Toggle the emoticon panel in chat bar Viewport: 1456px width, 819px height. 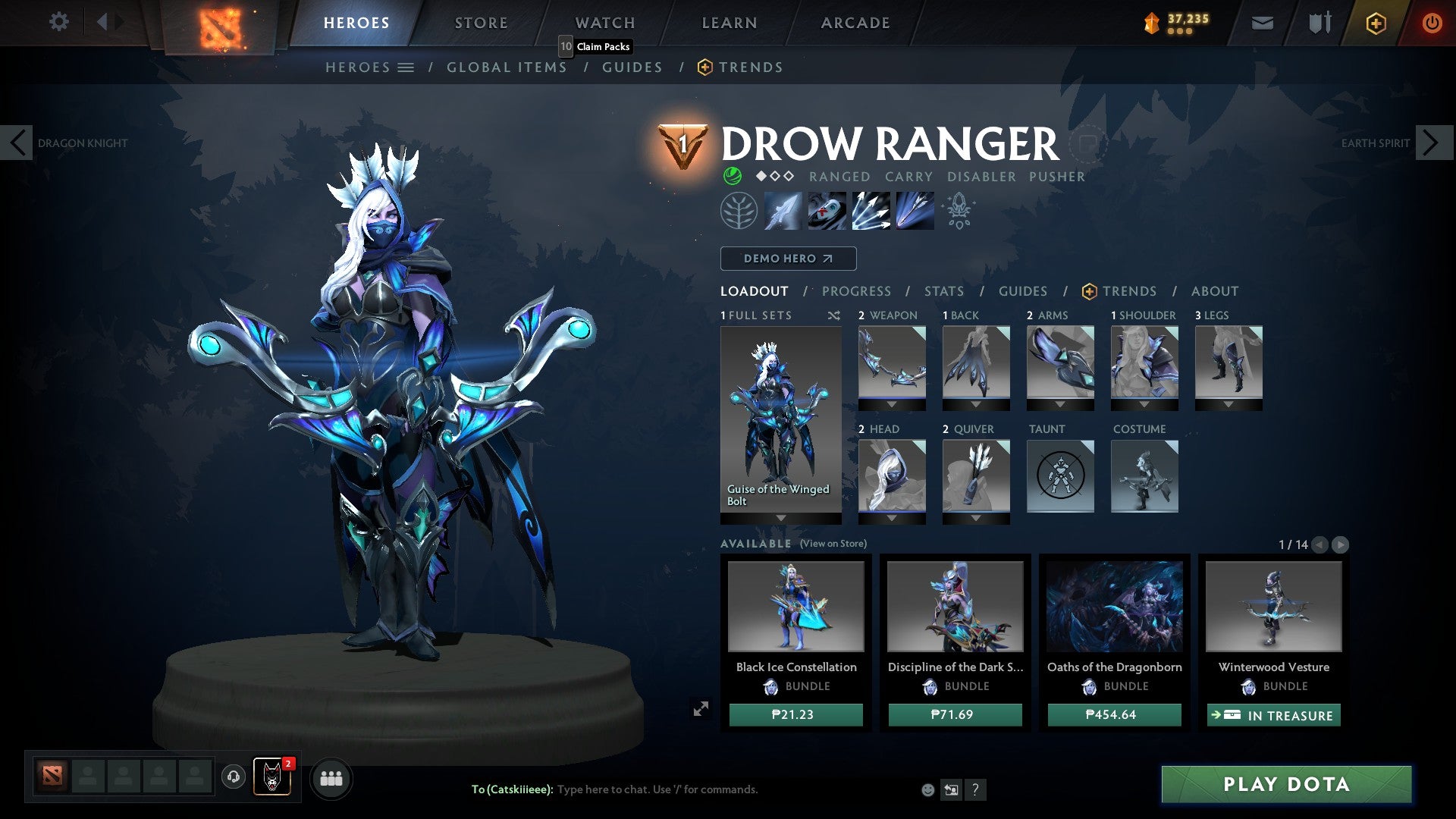(927, 790)
